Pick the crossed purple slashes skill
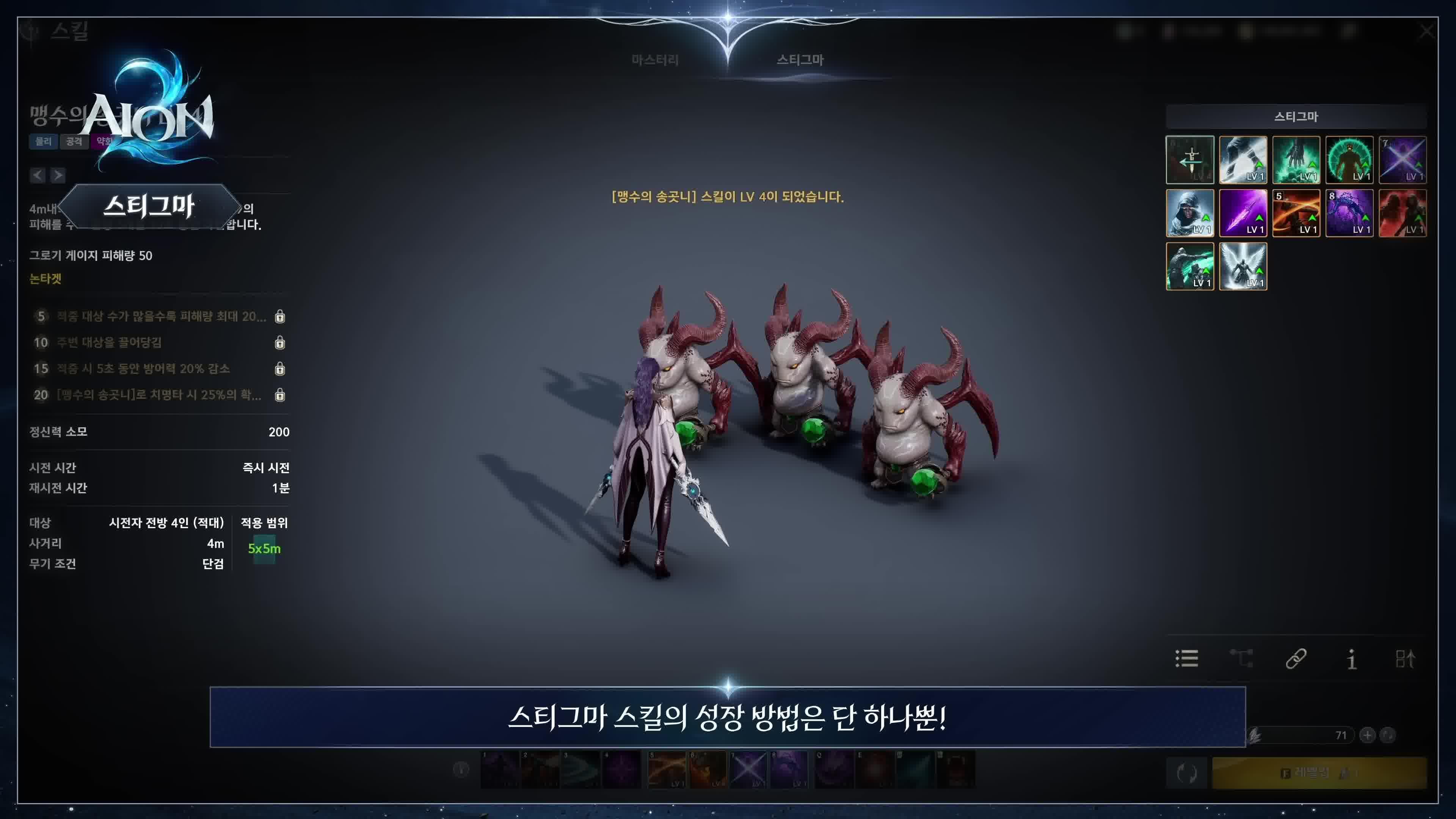This screenshot has height=819, width=1456. pos(1402,160)
